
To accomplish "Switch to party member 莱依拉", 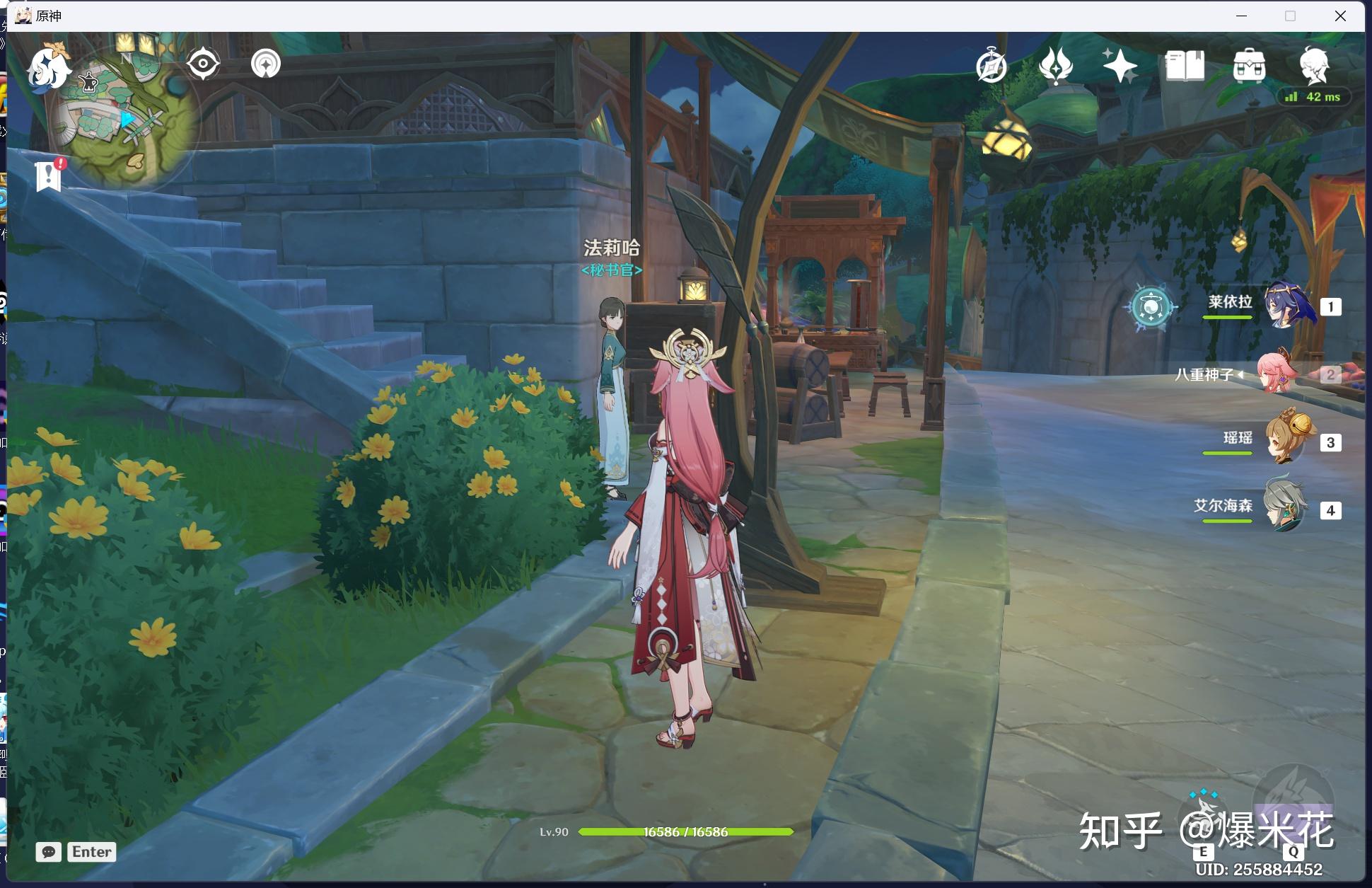I will click(1289, 306).
